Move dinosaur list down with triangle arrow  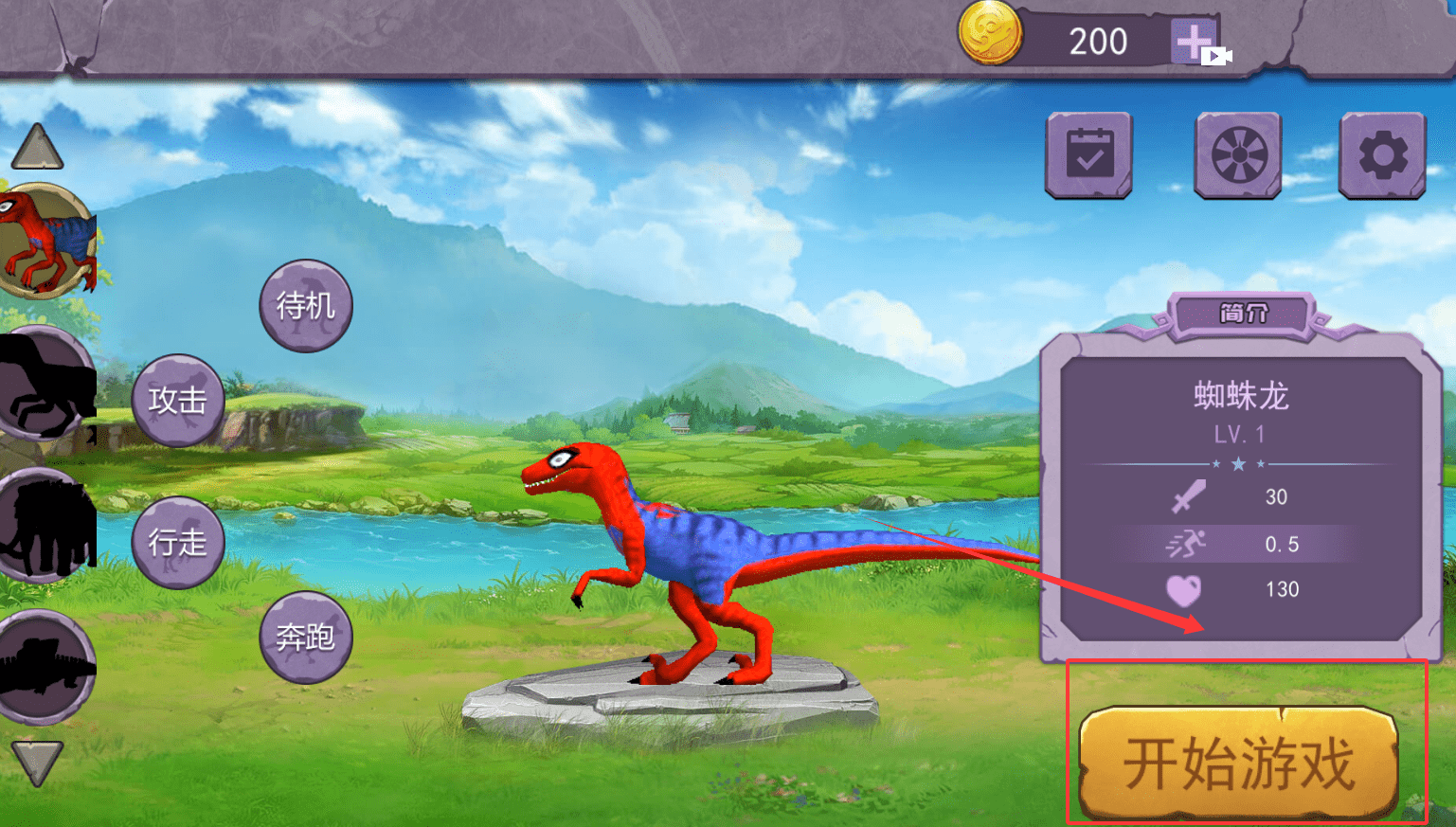38,763
